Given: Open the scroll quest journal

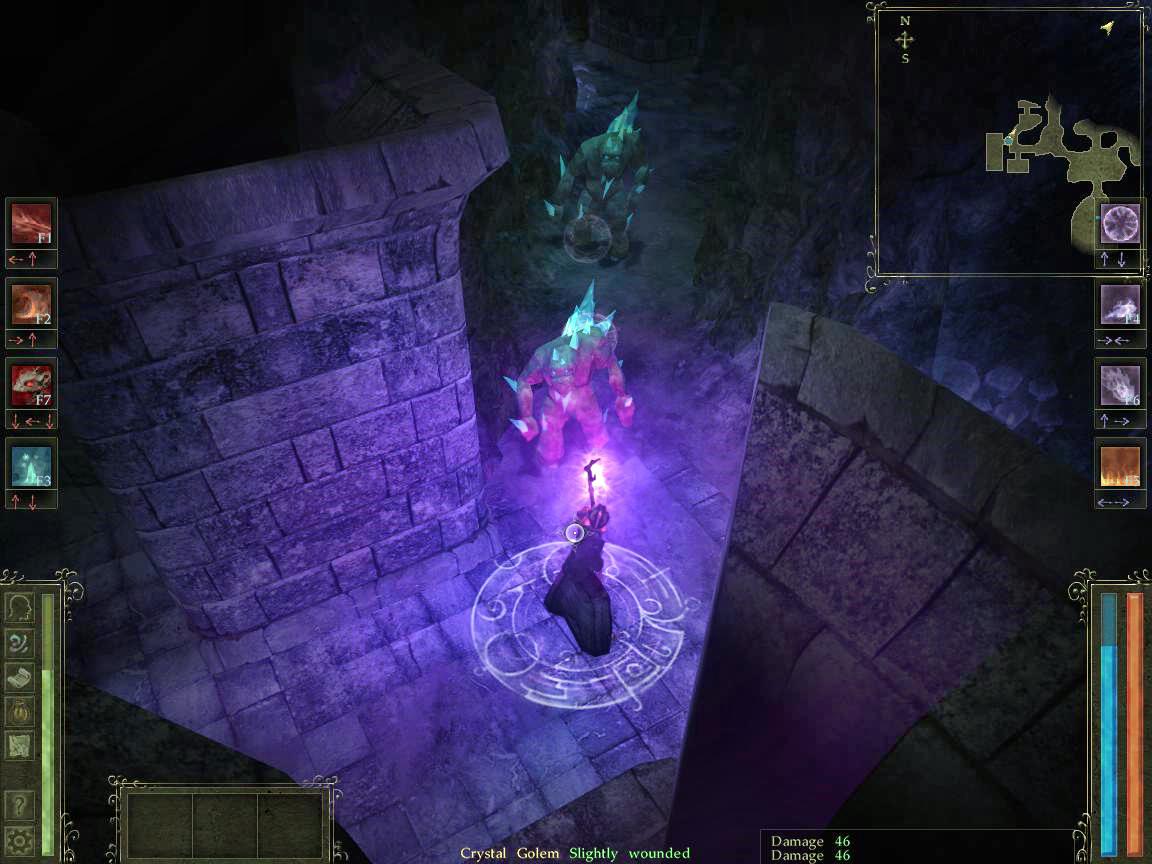Looking at the screenshot, I should pos(20,676).
